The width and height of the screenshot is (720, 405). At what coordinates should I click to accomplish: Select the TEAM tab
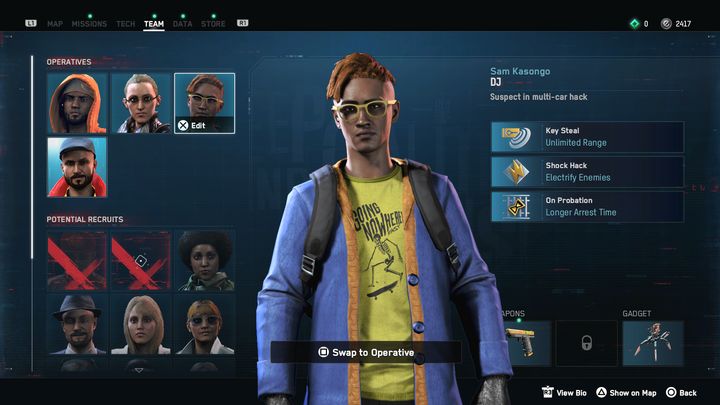coord(154,23)
